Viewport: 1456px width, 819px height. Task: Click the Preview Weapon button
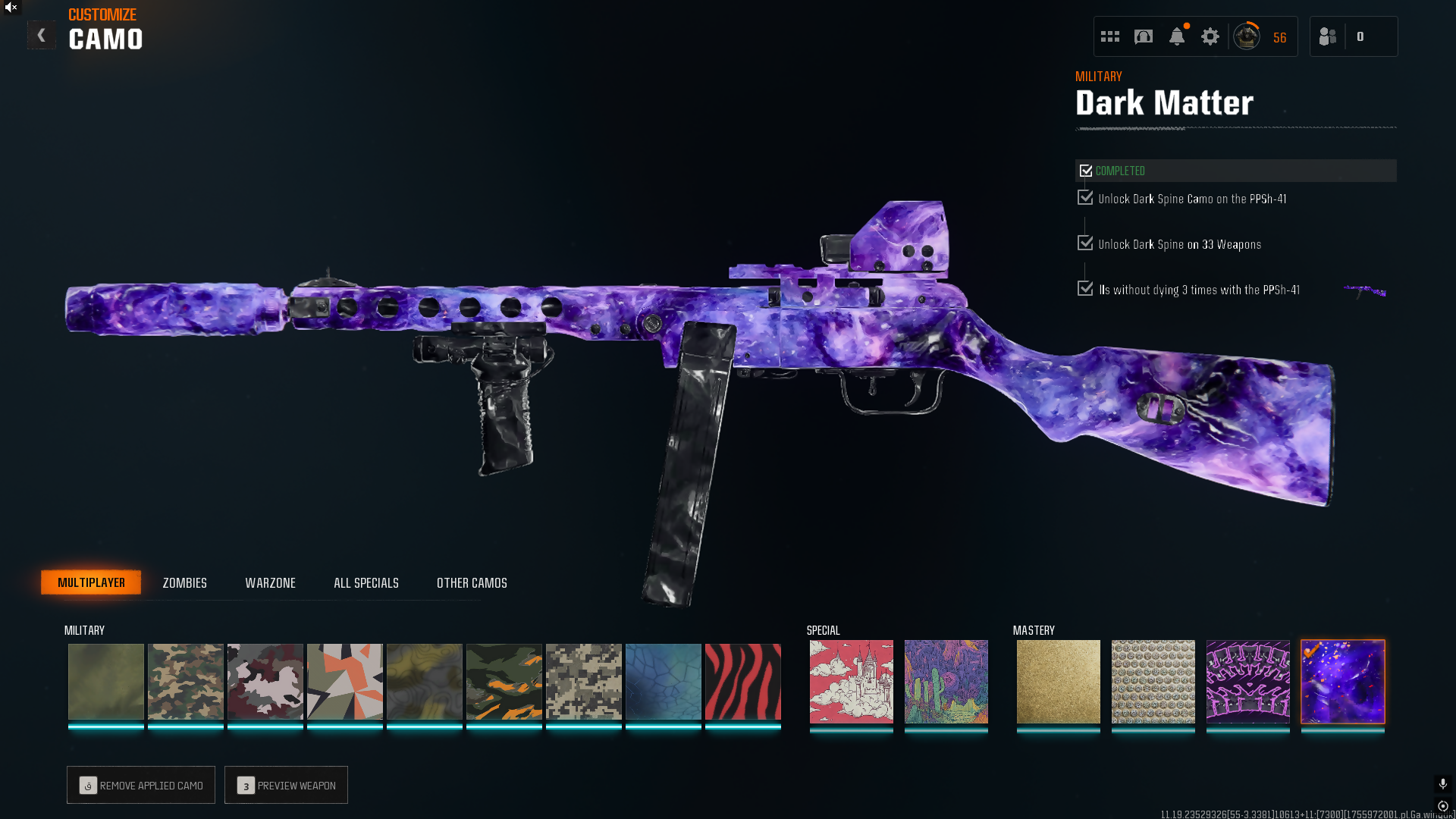coord(286,785)
